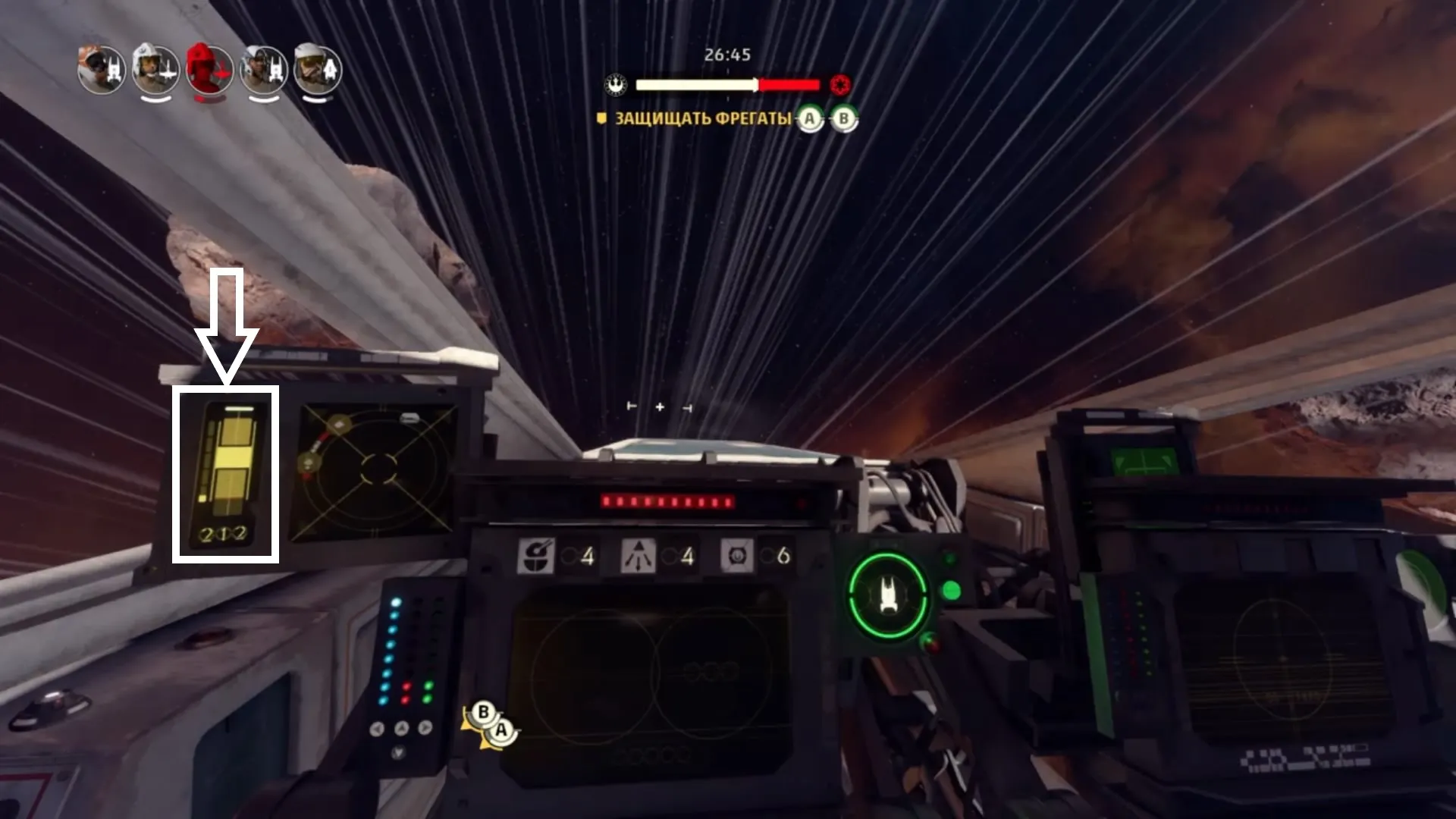Click the rebel faction emblem by the score bar
The width and height of the screenshot is (1456, 819).
pos(616,85)
